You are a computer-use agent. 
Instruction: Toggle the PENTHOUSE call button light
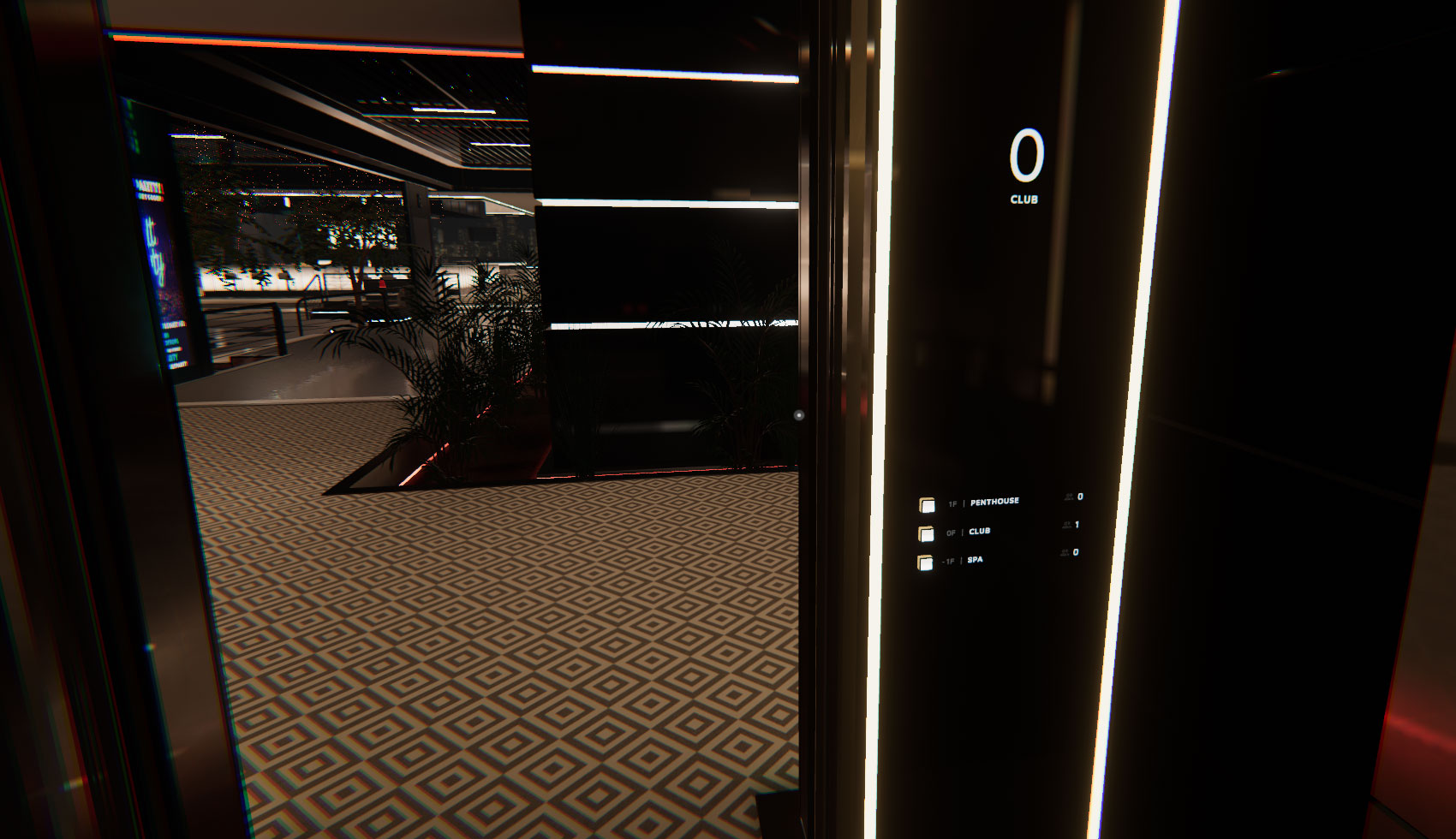pos(927,505)
